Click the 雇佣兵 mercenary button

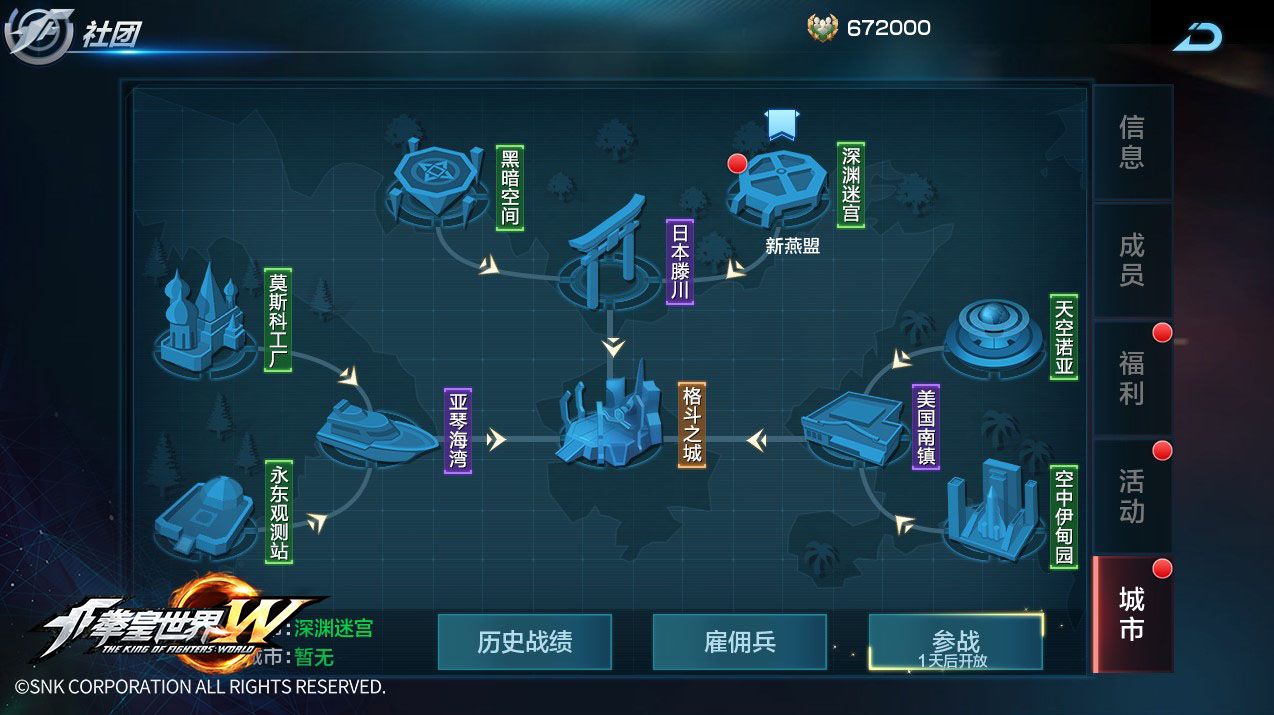pos(739,642)
